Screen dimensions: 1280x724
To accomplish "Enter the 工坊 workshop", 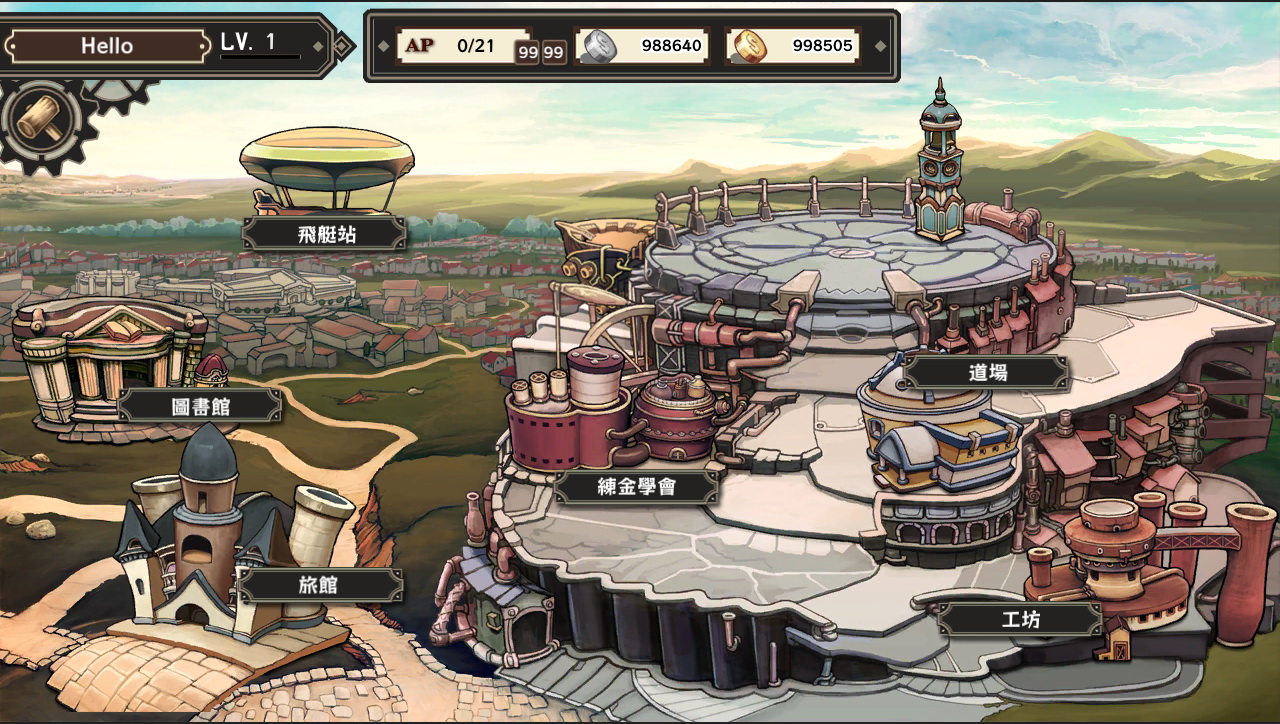I will pyautogui.click(x=1020, y=619).
